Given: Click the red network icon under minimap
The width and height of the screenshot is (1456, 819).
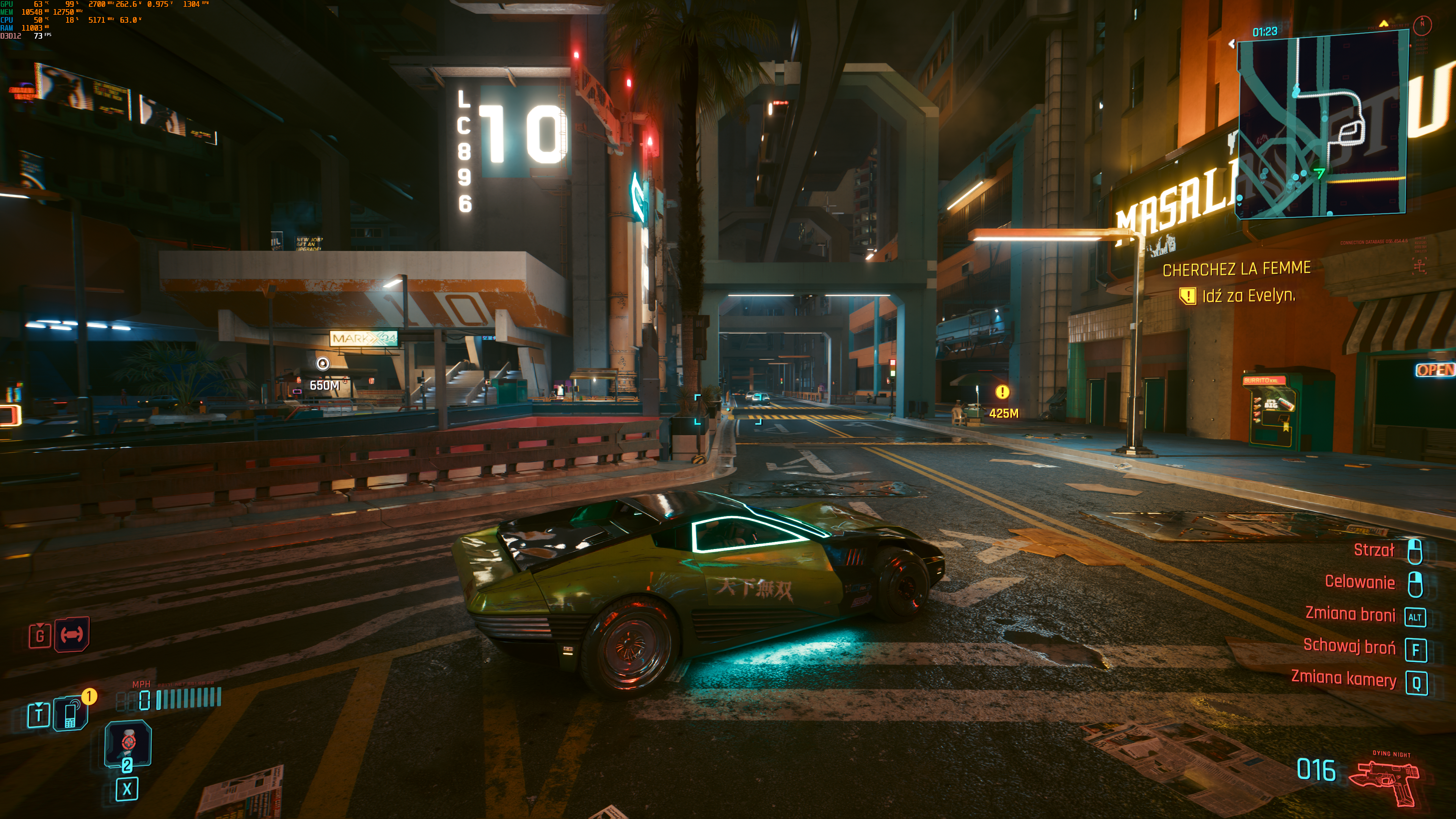Looking at the screenshot, I should point(1419,265).
